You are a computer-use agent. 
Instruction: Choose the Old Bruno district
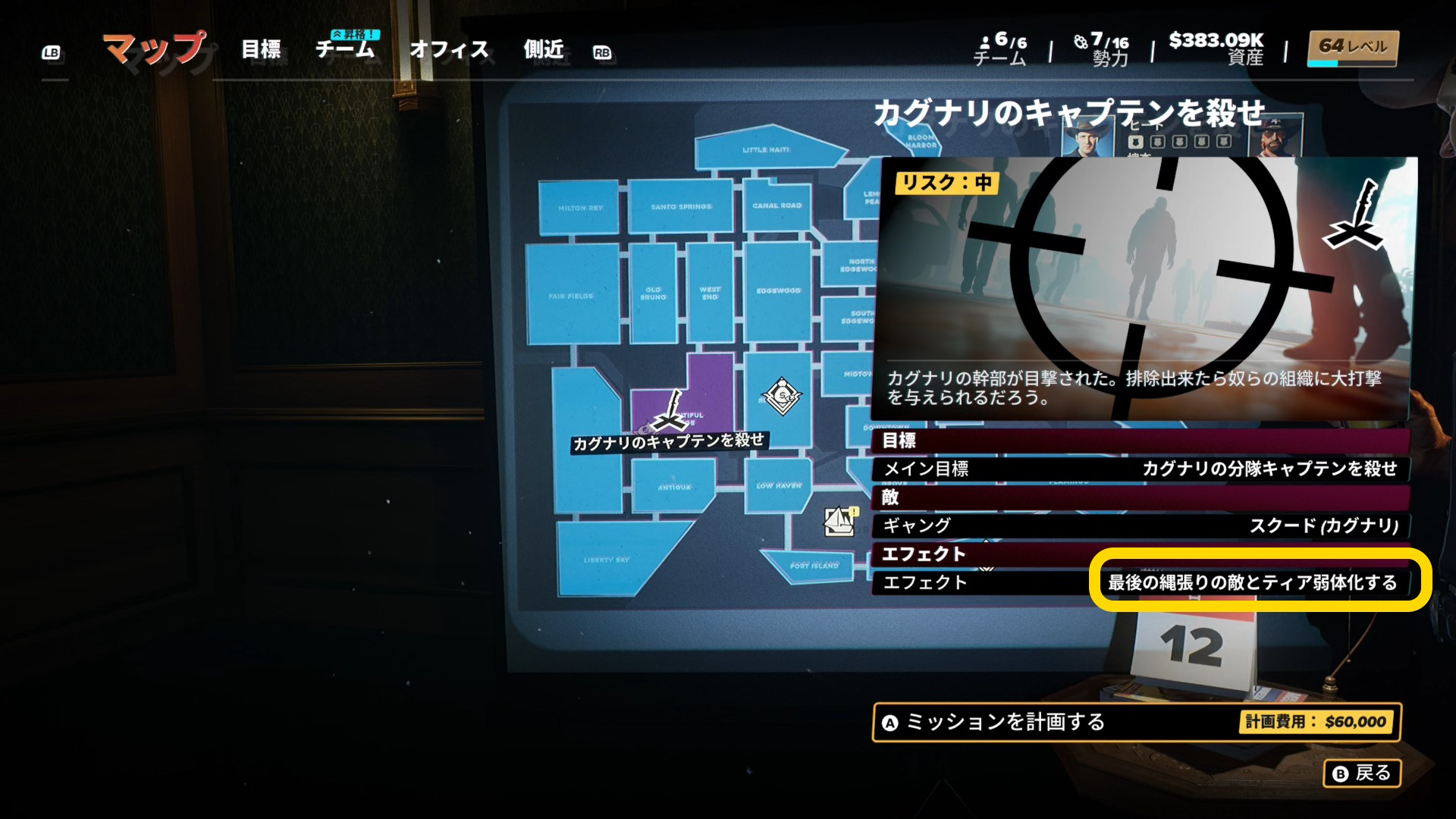[653, 293]
